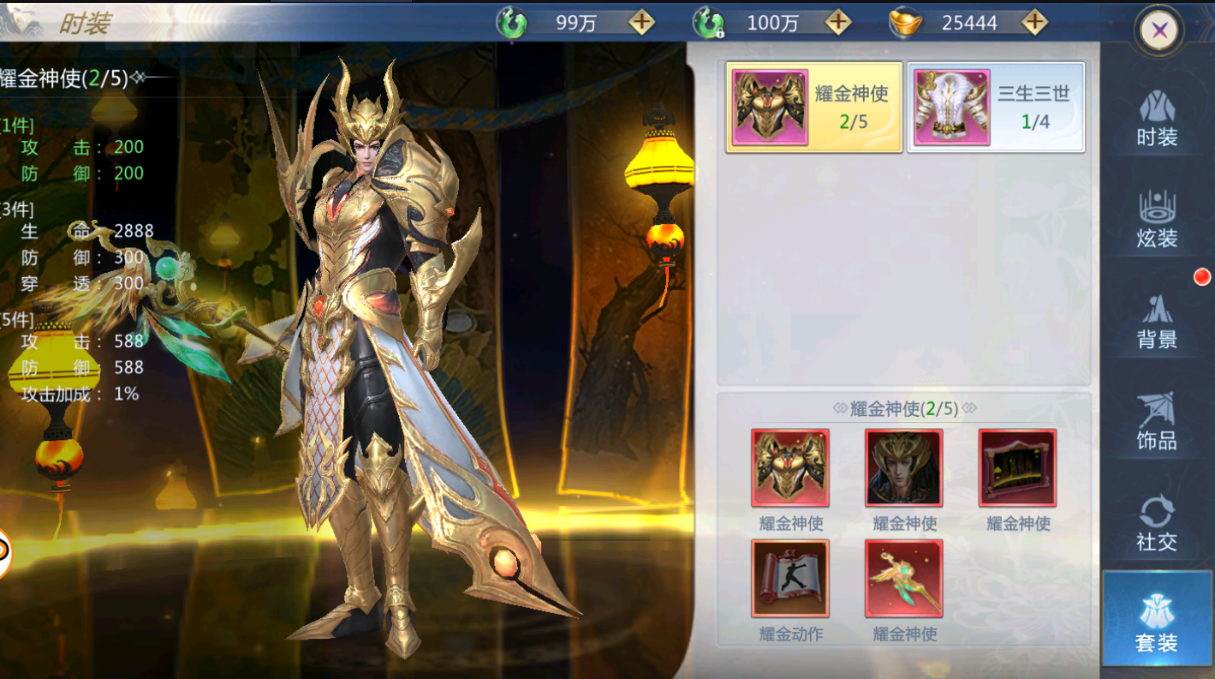Switch to the 背景 tab
This screenshot has height=679, width=1215.
point(1157,320)
